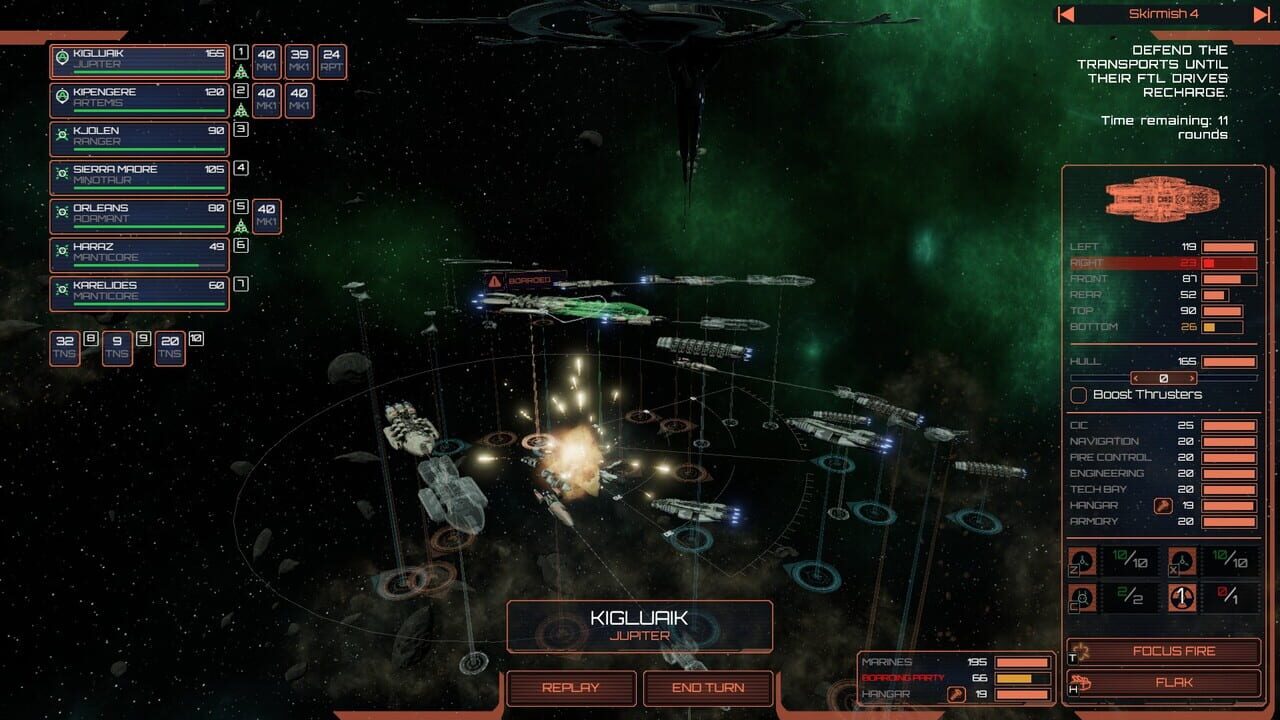Pick the Orleans Adamant ship entry
The height and width of the screenshot is (720, 1280).
coord(140,215)
